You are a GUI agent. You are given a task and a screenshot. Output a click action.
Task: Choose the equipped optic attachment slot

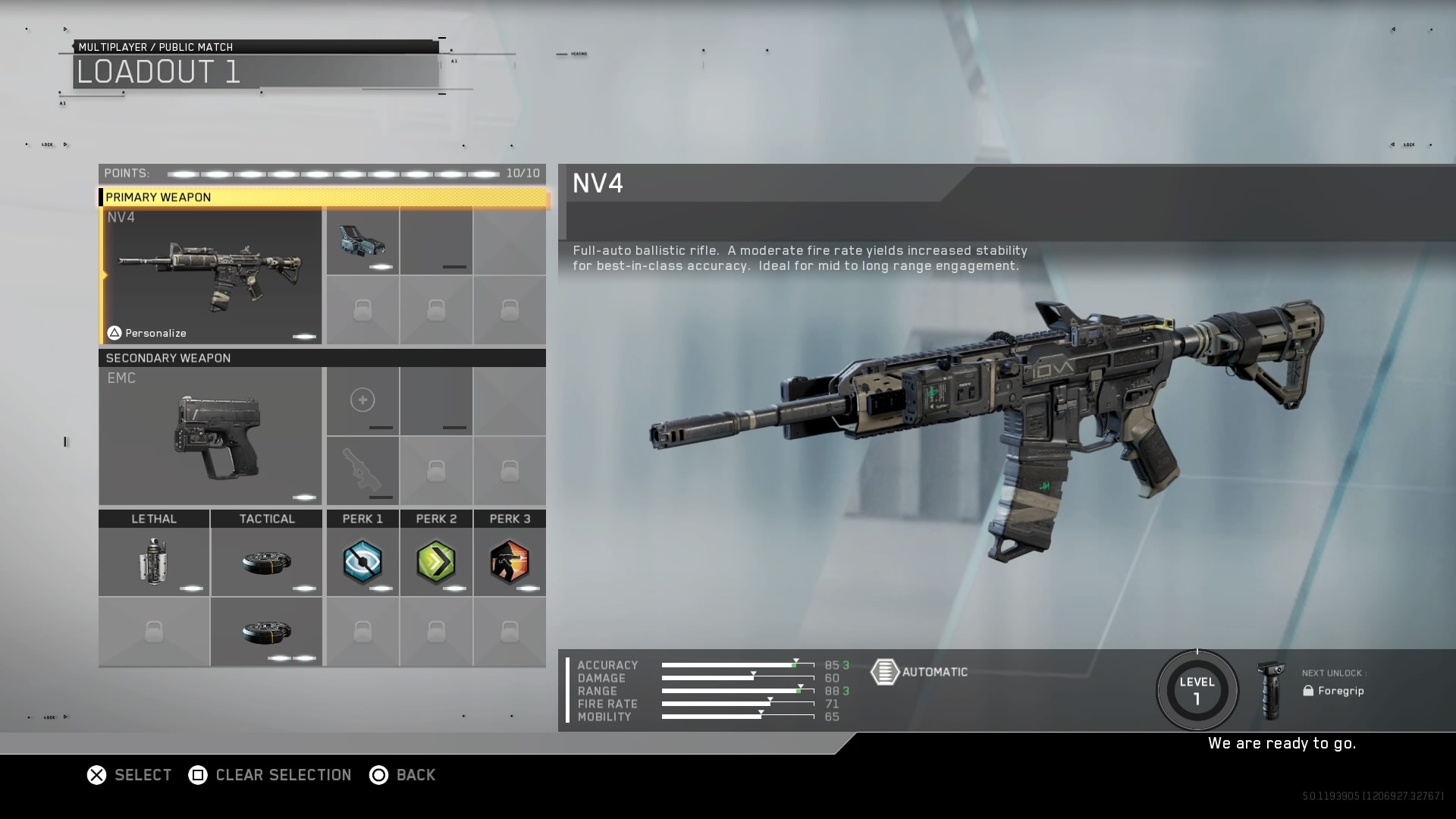pos(362,241)
